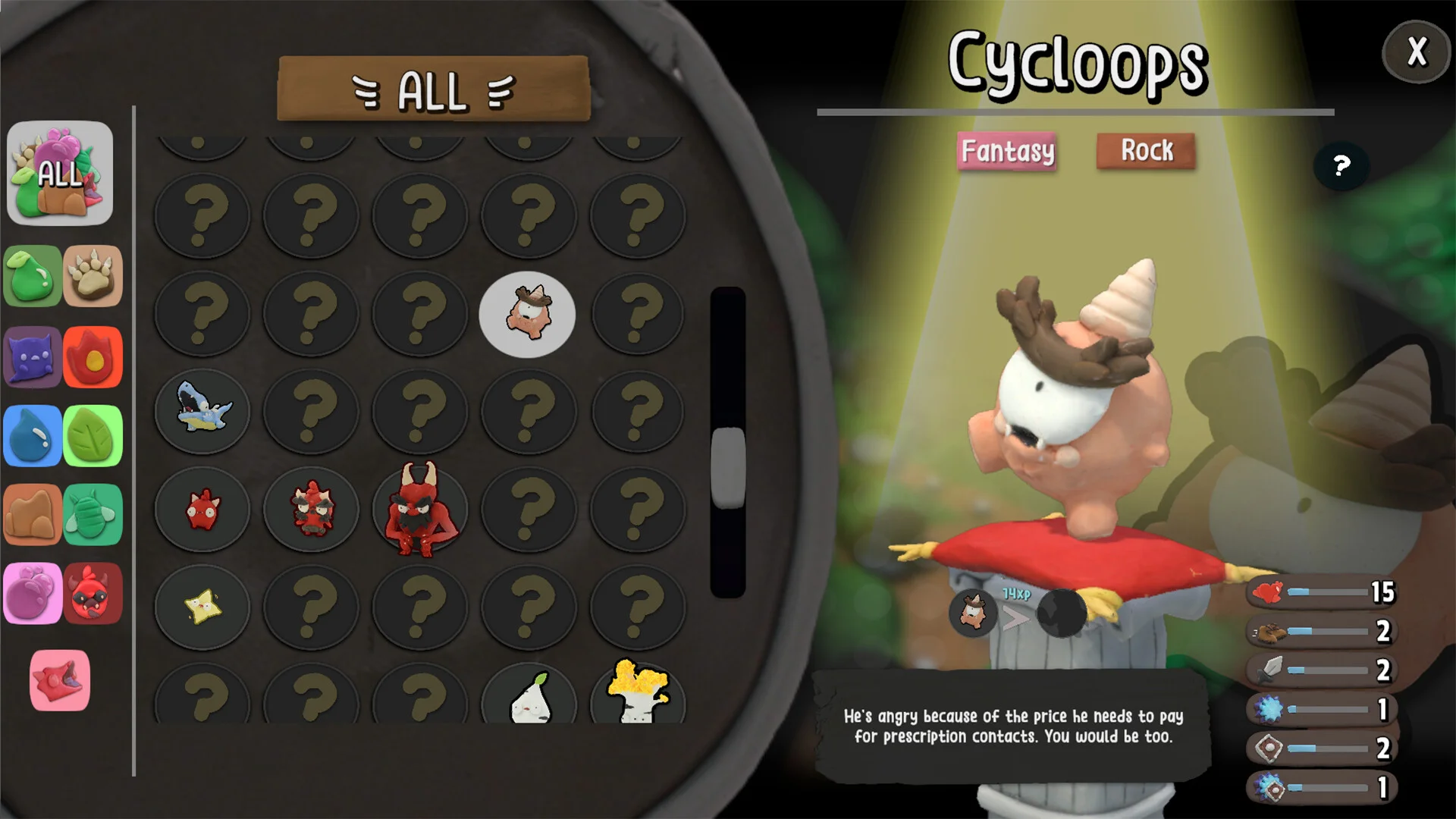
Task: Select the shark creature entry
Action: click(x=202, y=411)
